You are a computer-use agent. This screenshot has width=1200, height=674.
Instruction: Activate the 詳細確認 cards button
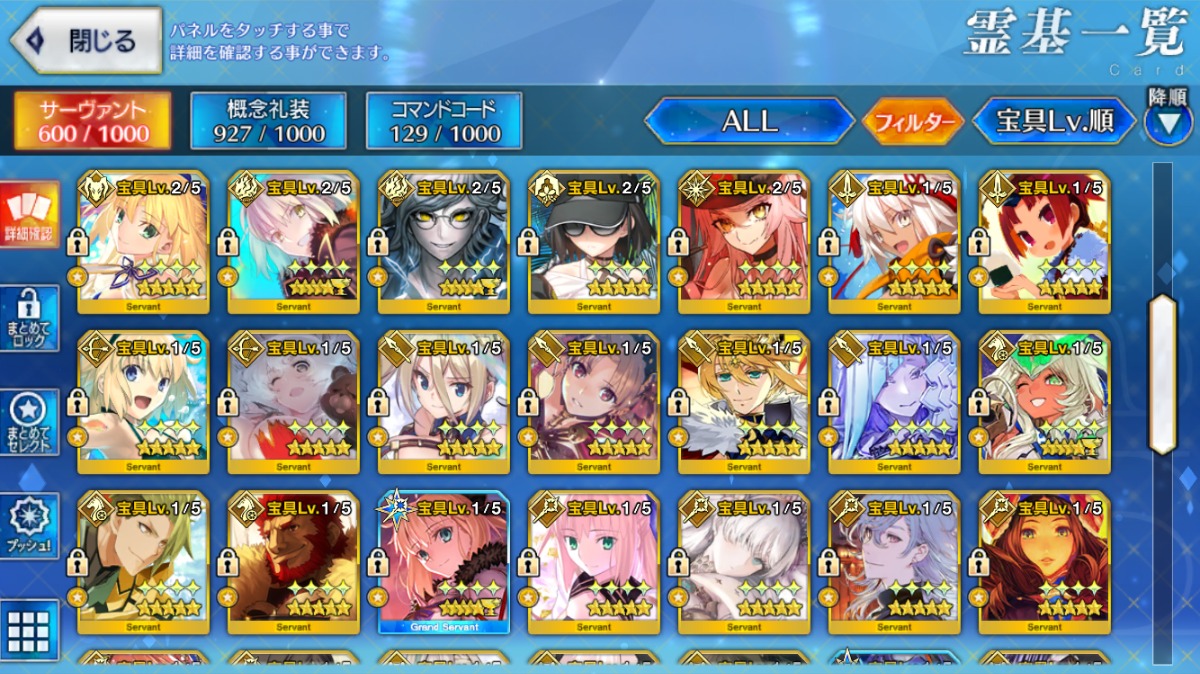[29, 214]
